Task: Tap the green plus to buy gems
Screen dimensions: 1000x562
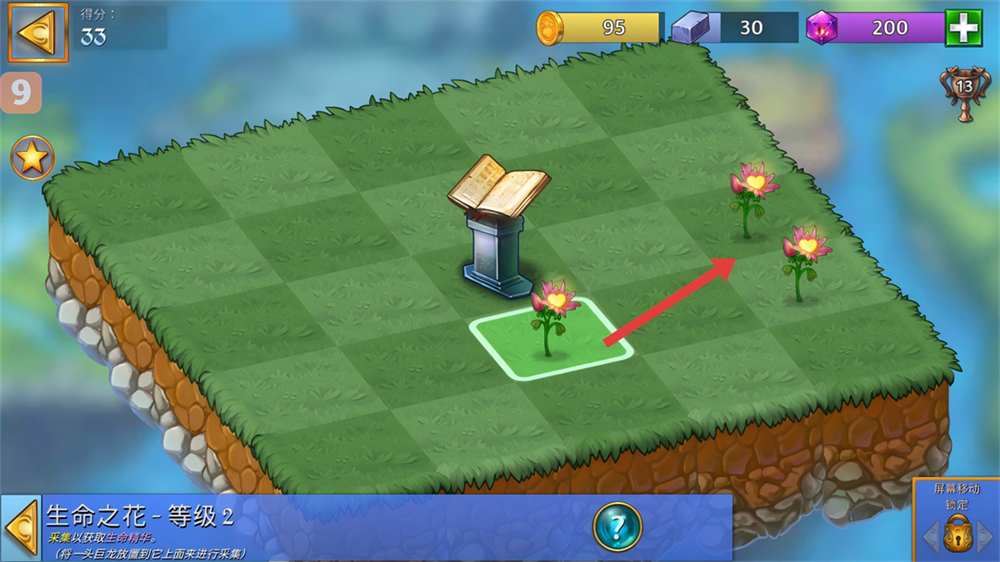Action: [x=964, y=28]
